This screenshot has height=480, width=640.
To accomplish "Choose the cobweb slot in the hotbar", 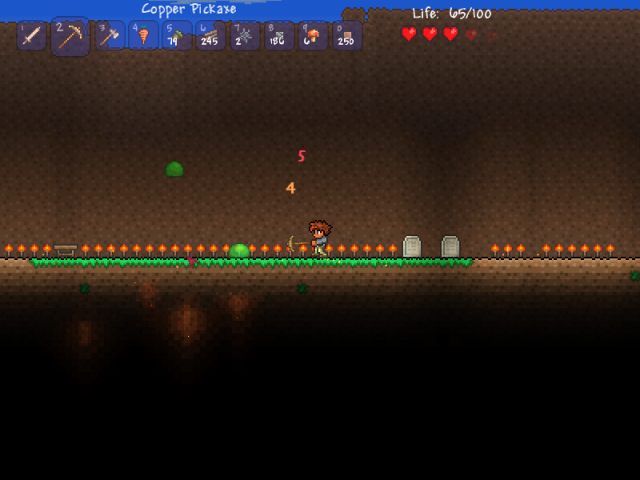I will click(x=245, y=36).
